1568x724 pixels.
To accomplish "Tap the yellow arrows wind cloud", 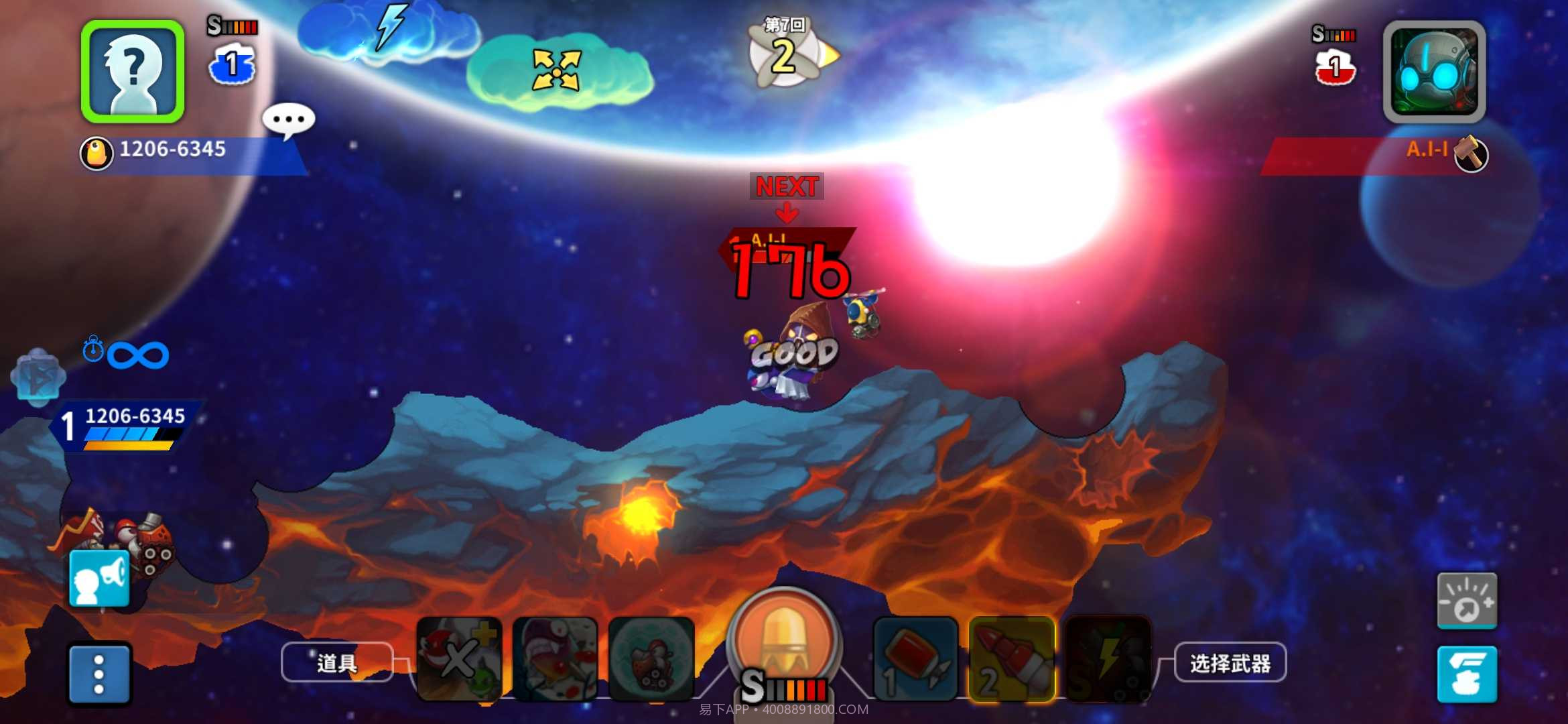I will click(556, 70).
